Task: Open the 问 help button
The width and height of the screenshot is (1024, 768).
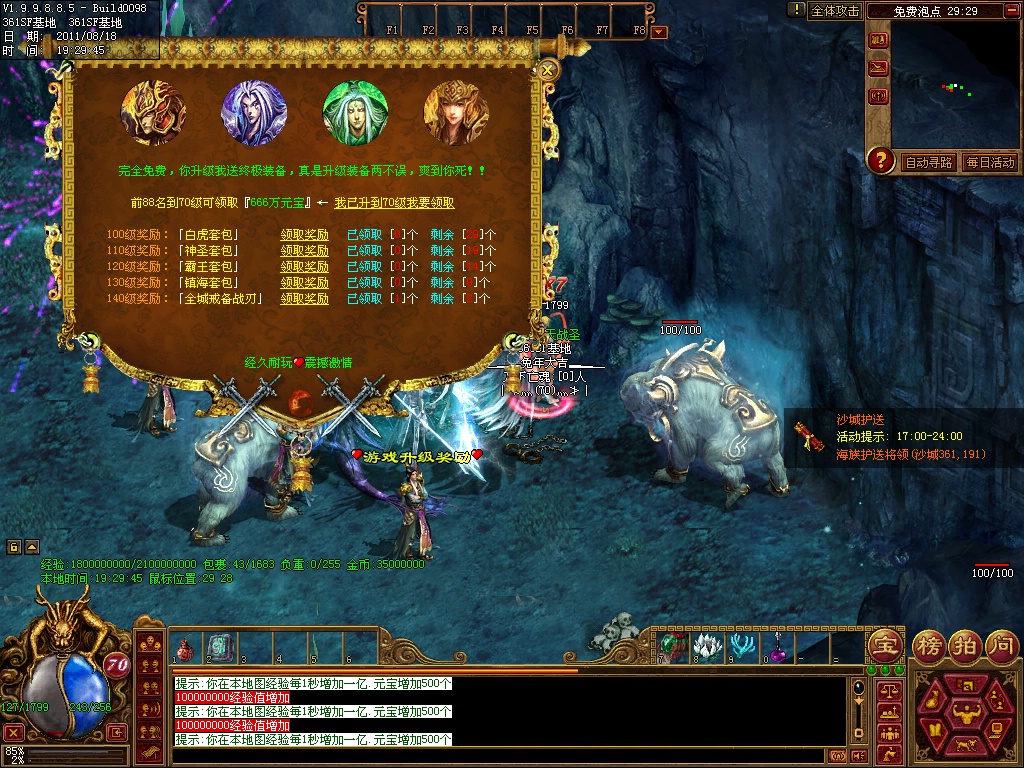Action: pos(1001,643)
